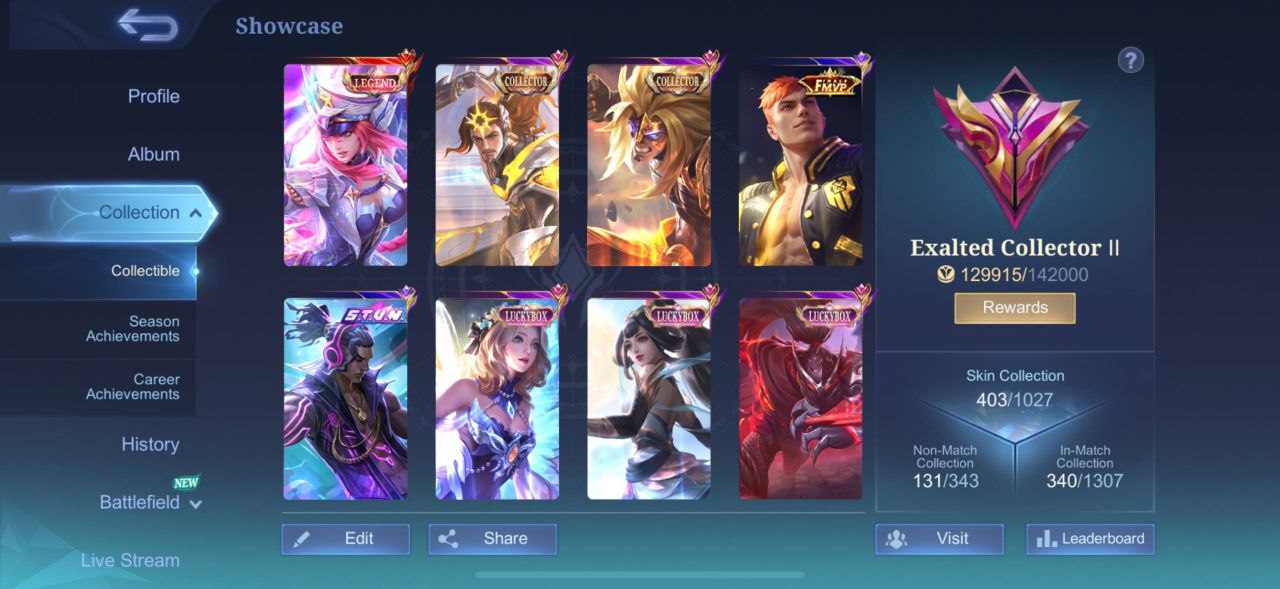
Task: Open the red demon Luckybox skin card
Action: point(800,398)
